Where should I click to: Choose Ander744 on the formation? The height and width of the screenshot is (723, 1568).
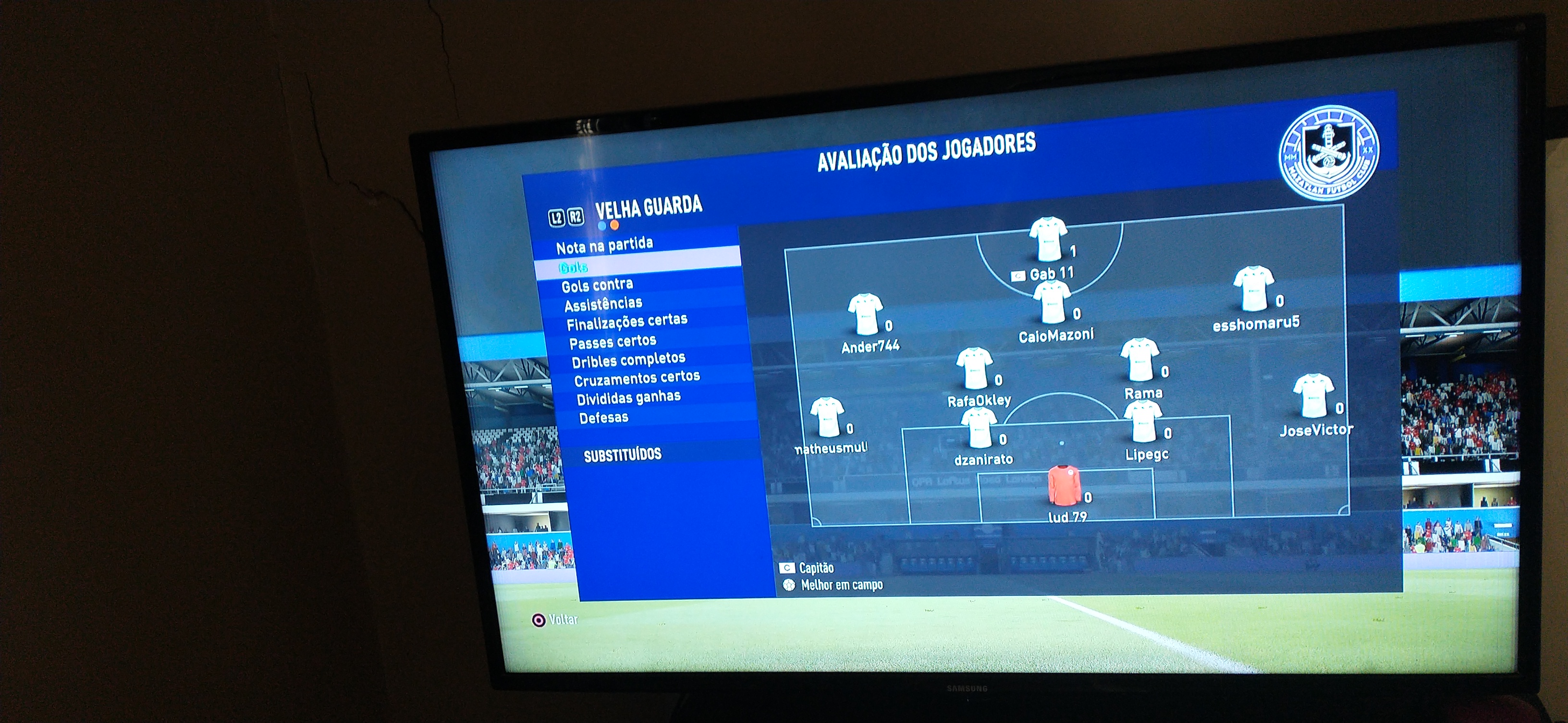click(865, 314)
